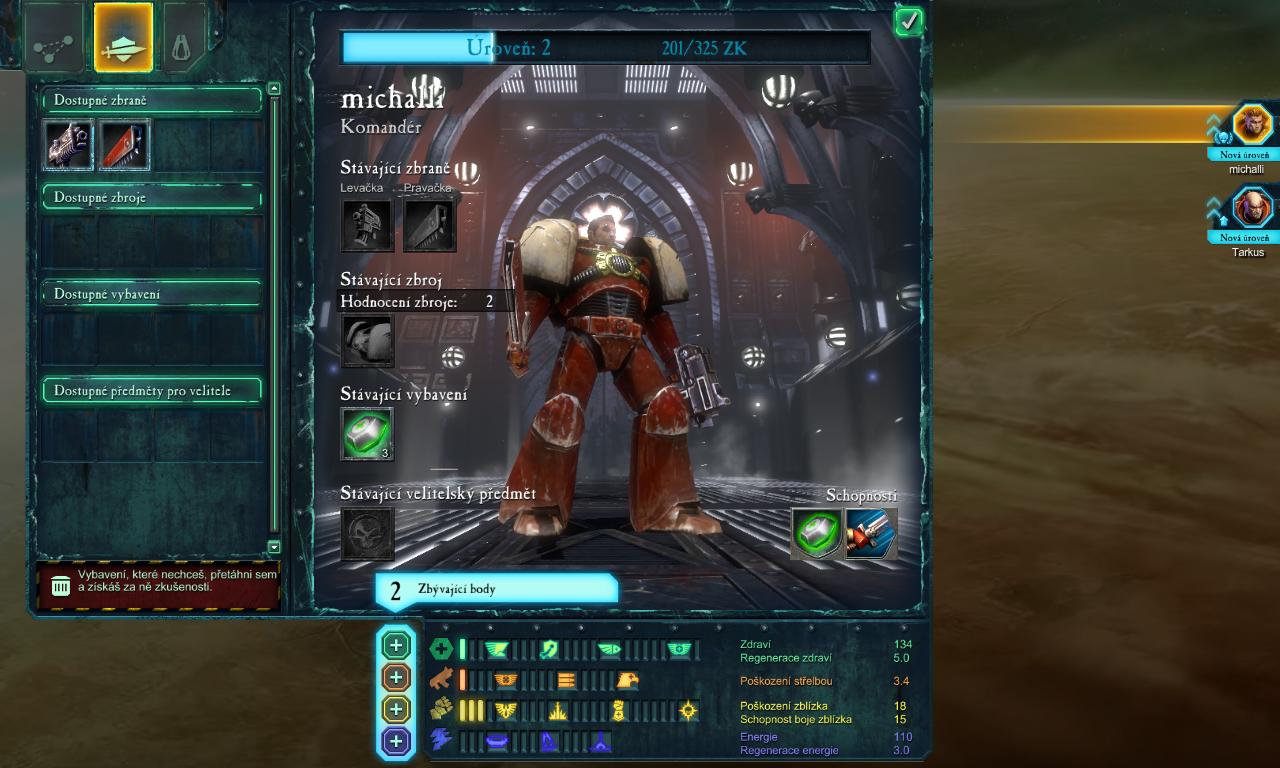Click the equipped left-hand bolt pistol slot
This screenshot has width=1280, height=768.
coord(367,225)
